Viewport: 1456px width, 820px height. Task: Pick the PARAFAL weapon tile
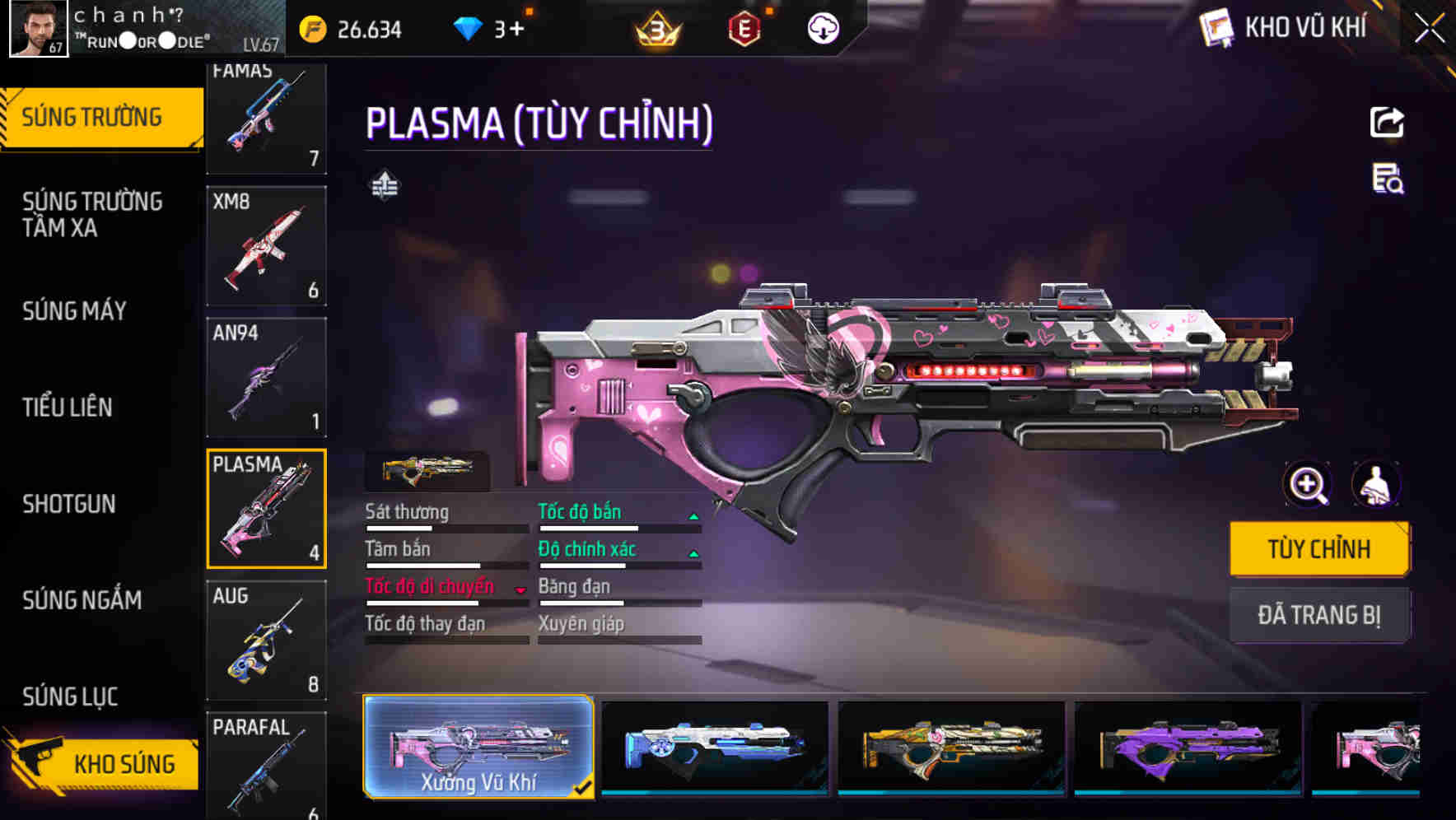[266, 766]
